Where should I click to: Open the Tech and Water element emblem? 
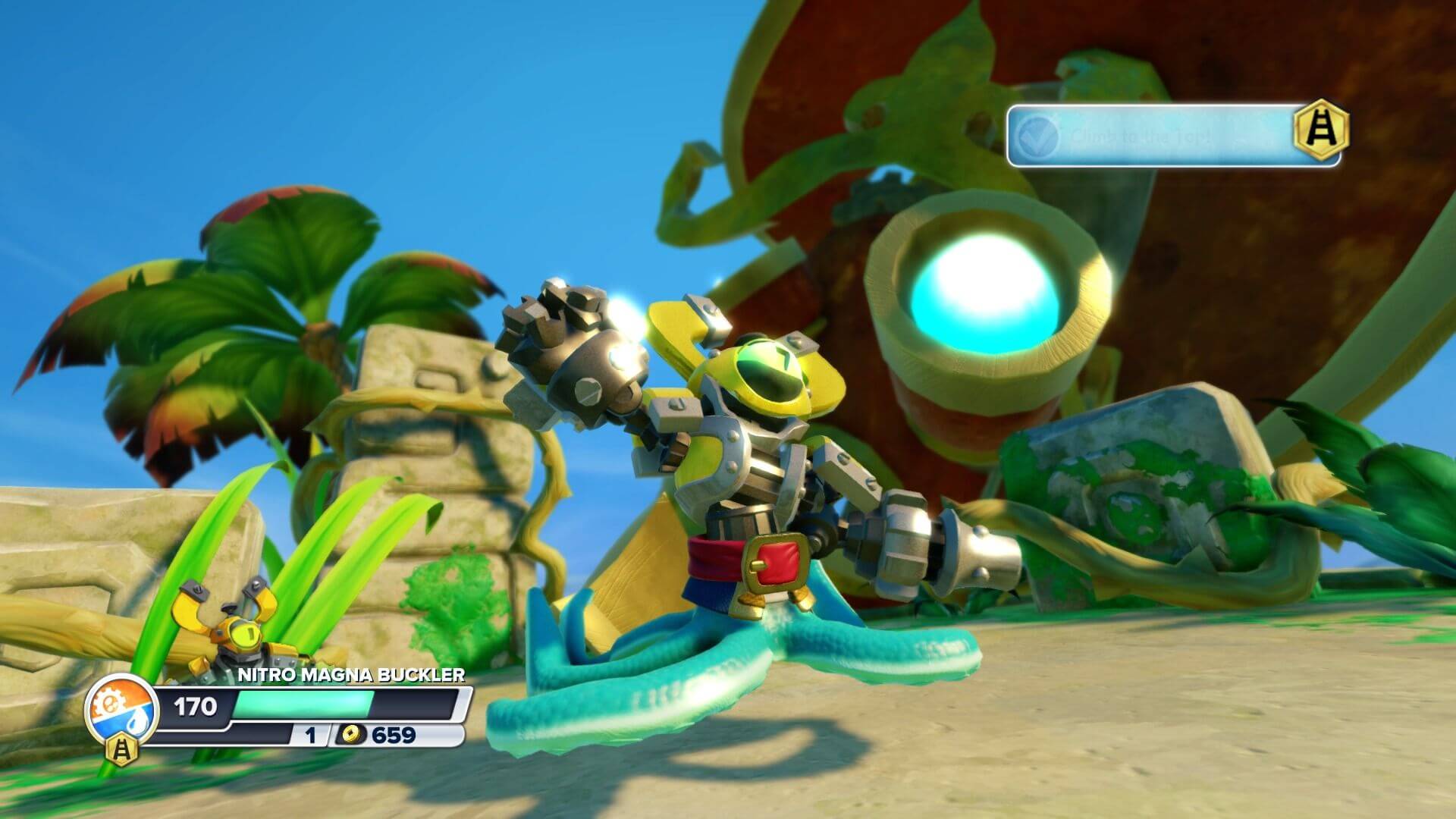(x=121, y=709)
